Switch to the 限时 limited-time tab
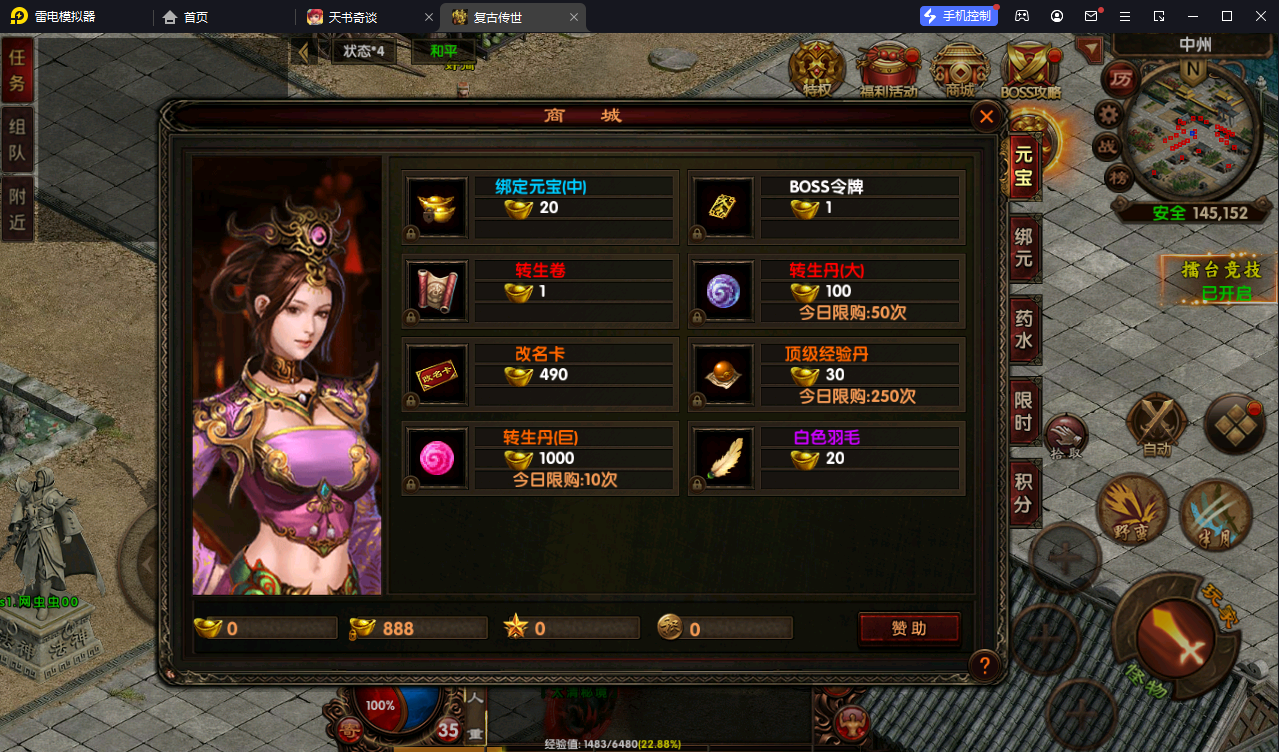 1024,410
